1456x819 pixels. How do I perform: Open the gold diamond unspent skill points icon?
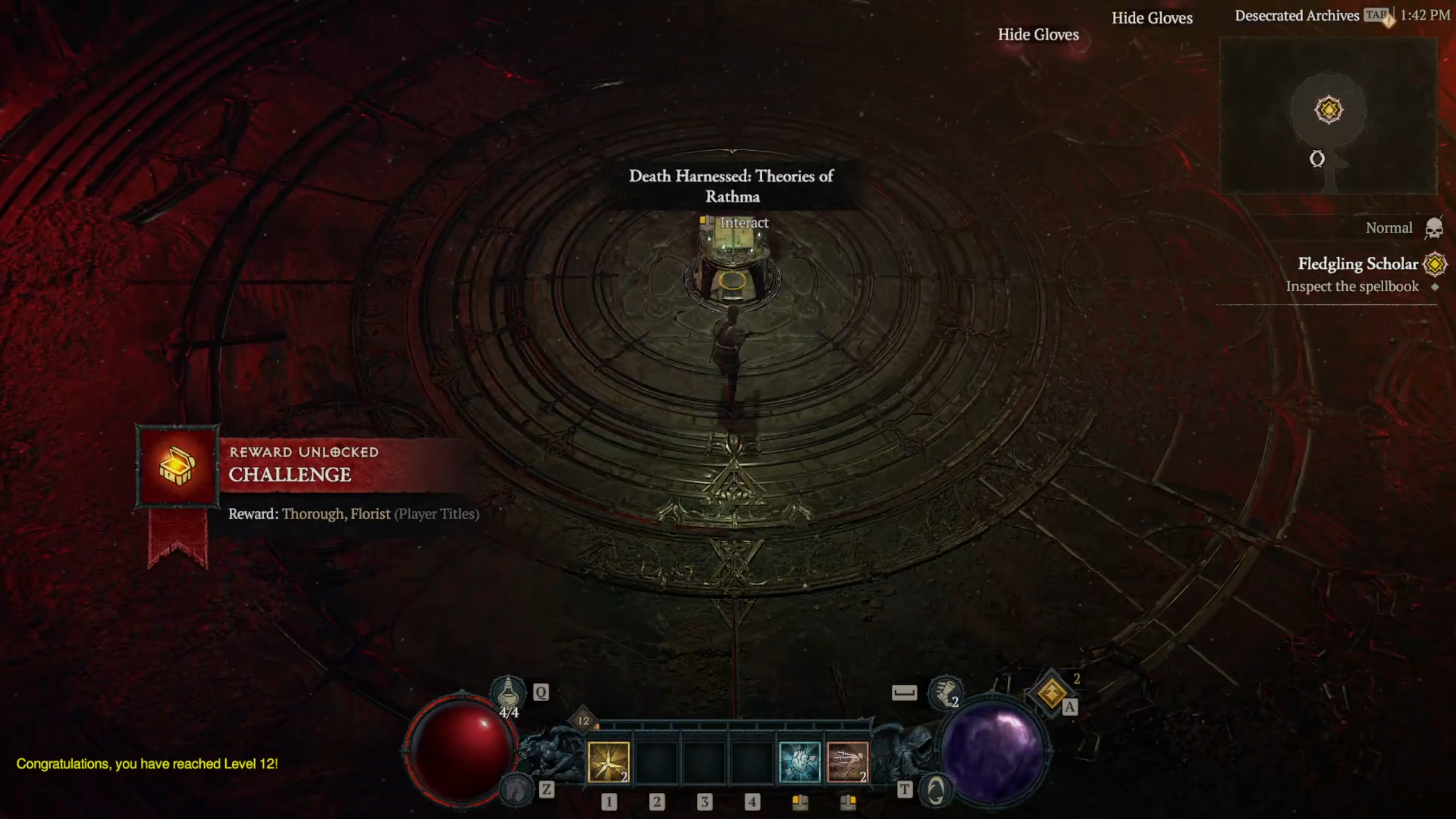point(1051,693)
